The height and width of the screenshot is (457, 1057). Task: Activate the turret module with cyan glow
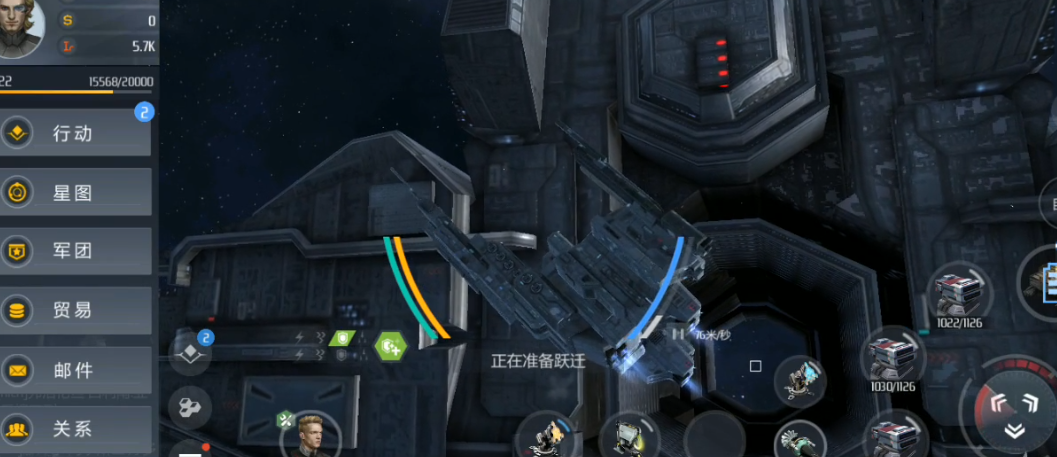click(x=799, y=377)
